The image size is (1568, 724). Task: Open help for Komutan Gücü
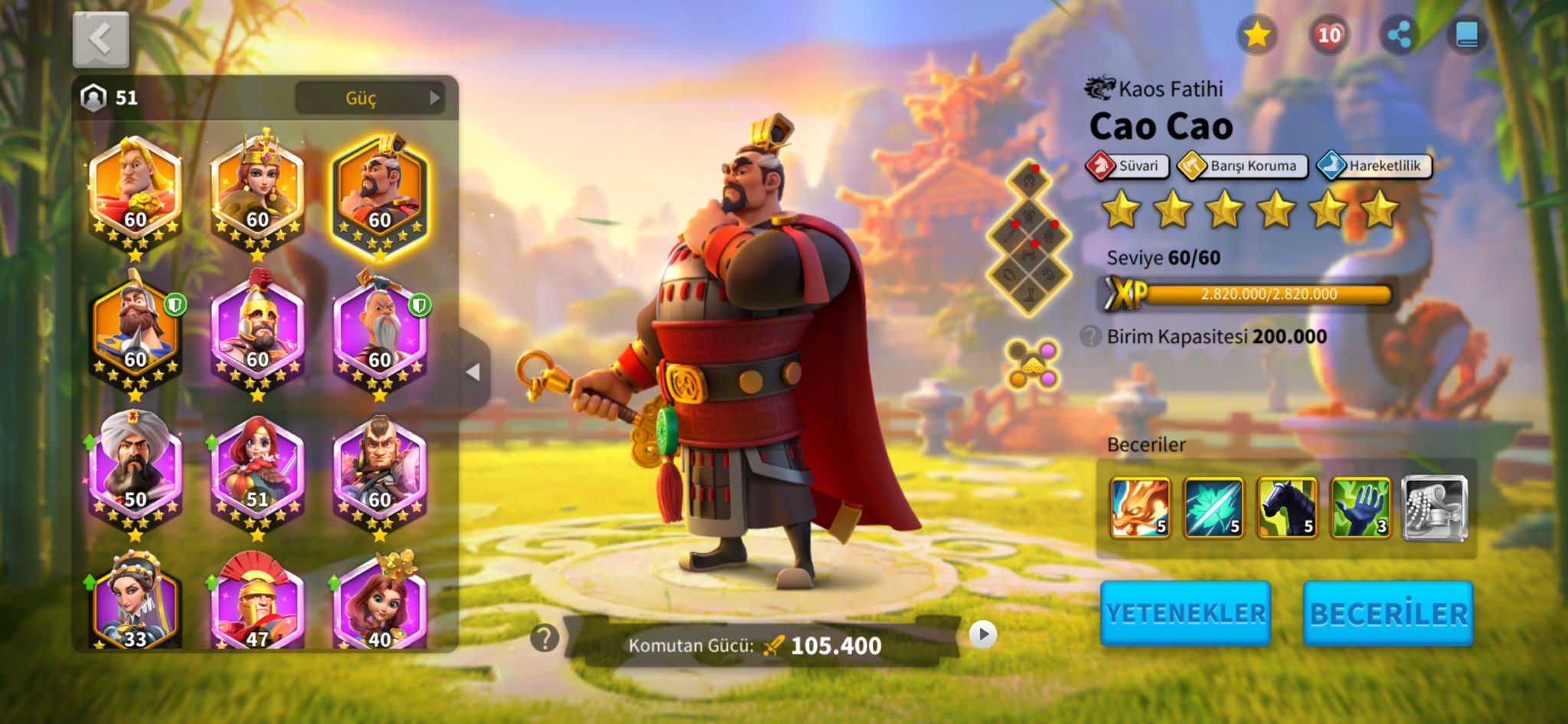544,637
